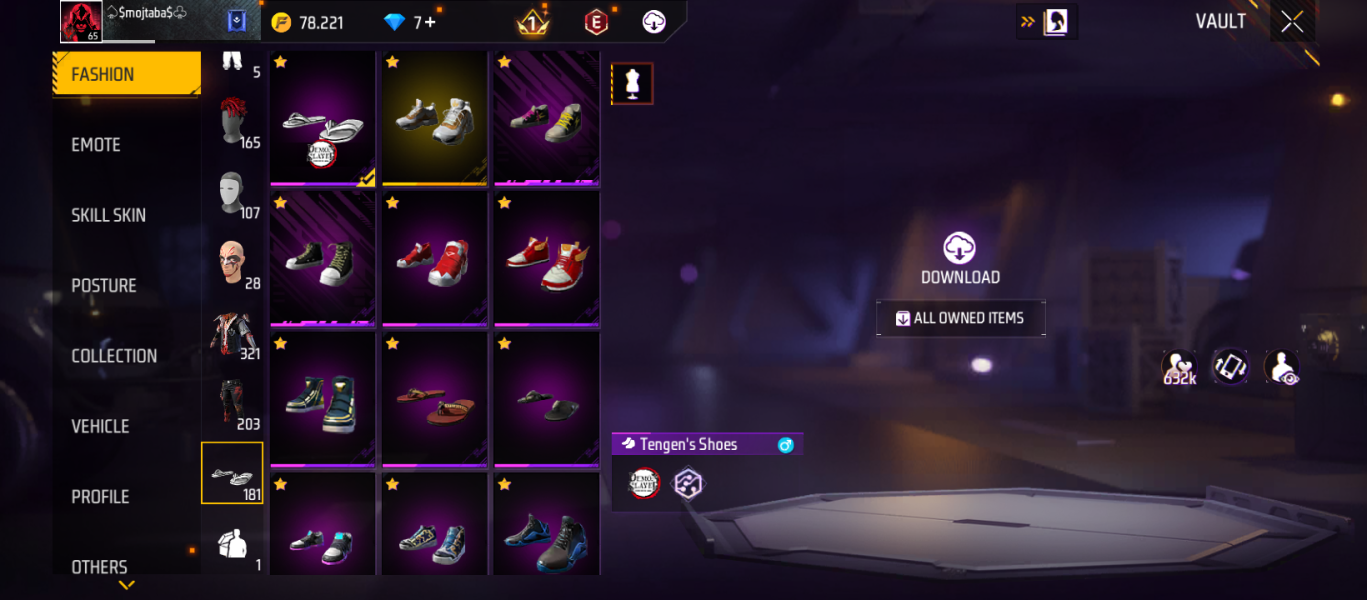Viewport: 1367px width, 600px height.
Task: Open the Emote category
Action: click(x=96, y=145)
